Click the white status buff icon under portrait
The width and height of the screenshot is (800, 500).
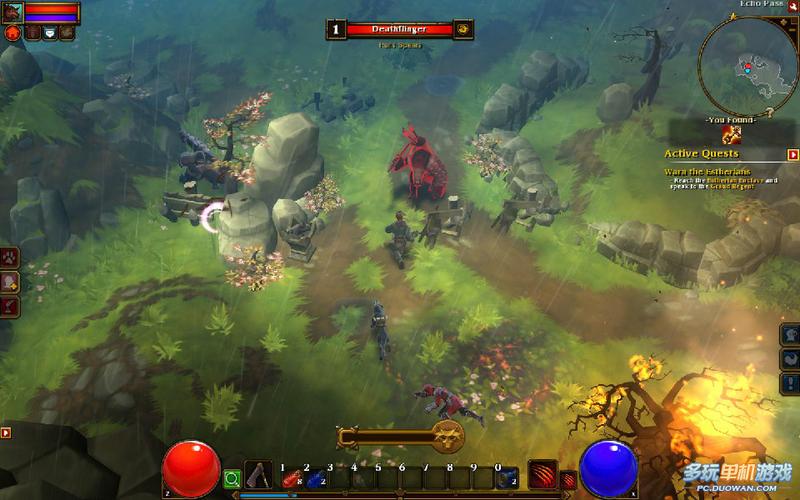49,33
